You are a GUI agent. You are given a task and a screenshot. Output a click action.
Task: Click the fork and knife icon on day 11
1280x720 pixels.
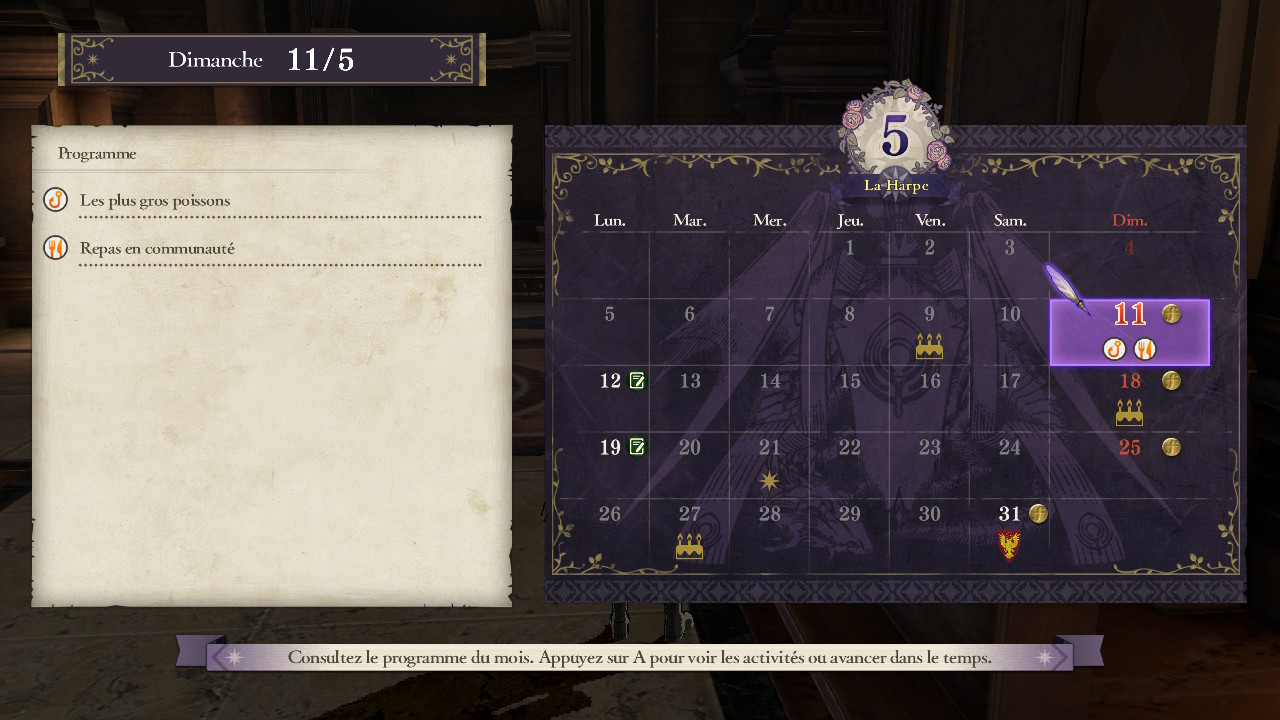click(1145, 349)
